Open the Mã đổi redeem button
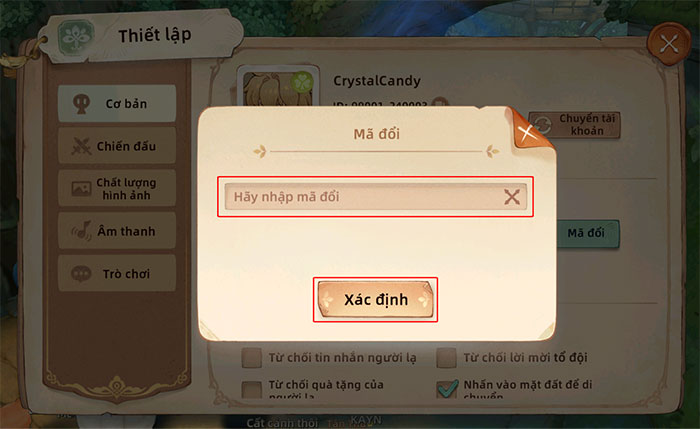 click(x=585, y=233)
